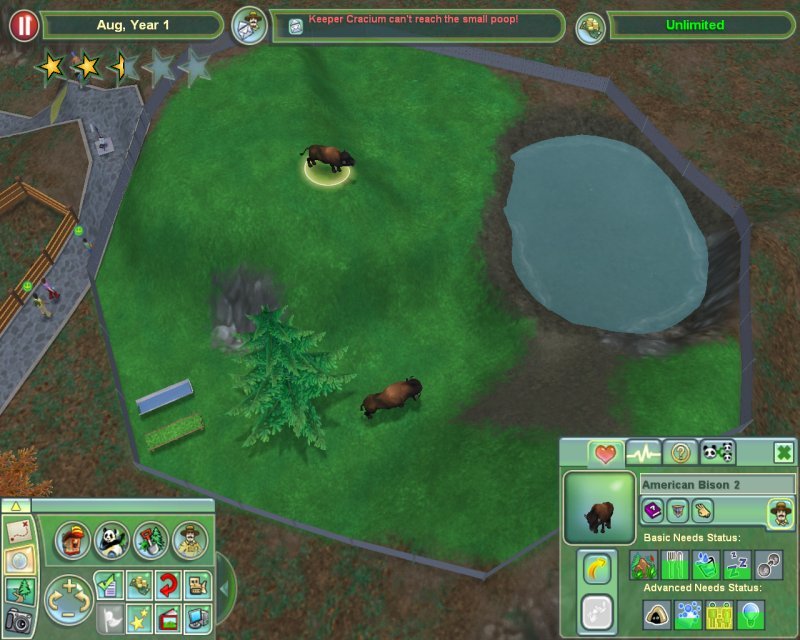Open the construction birdhouse menu

pos(72,540)
